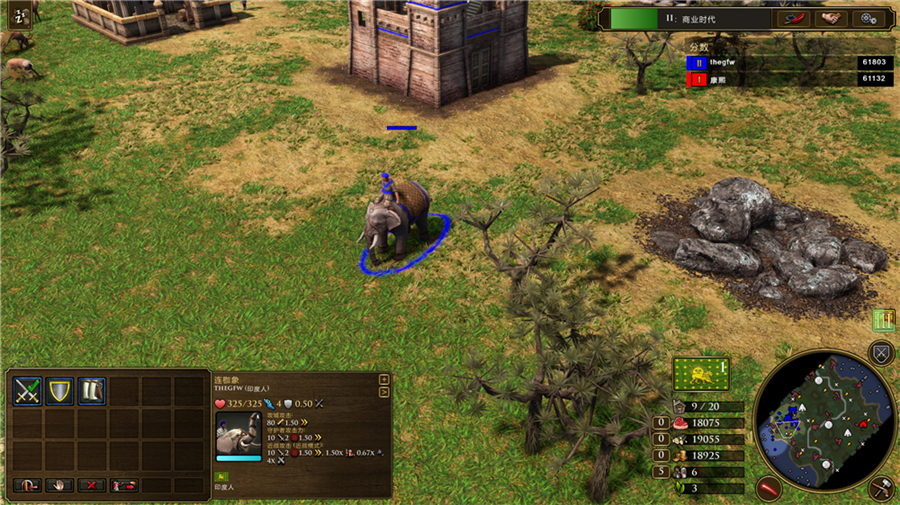Click the shield and swords minimap button
Viewport: 900px width, 505px height.
(x=881, y=352)
